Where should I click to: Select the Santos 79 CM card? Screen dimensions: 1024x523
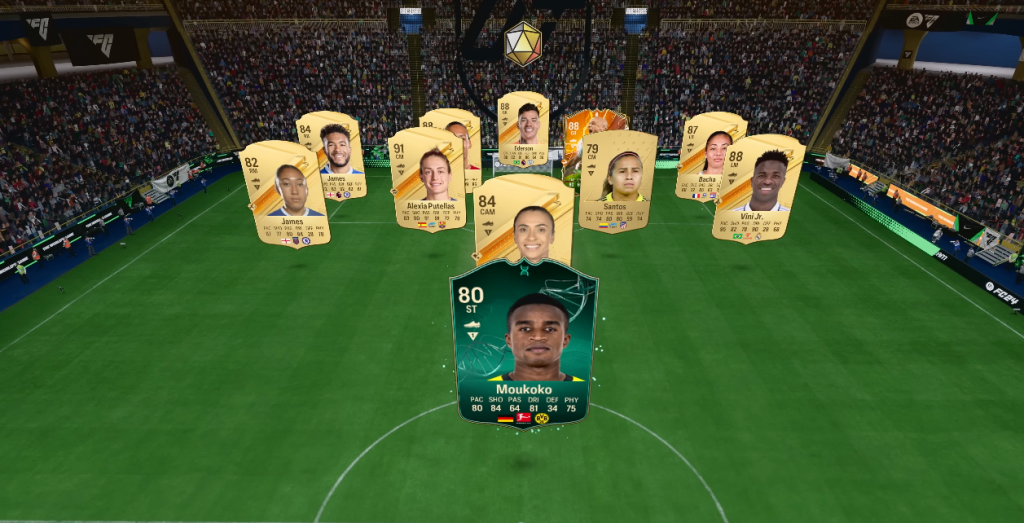point(617,182)
